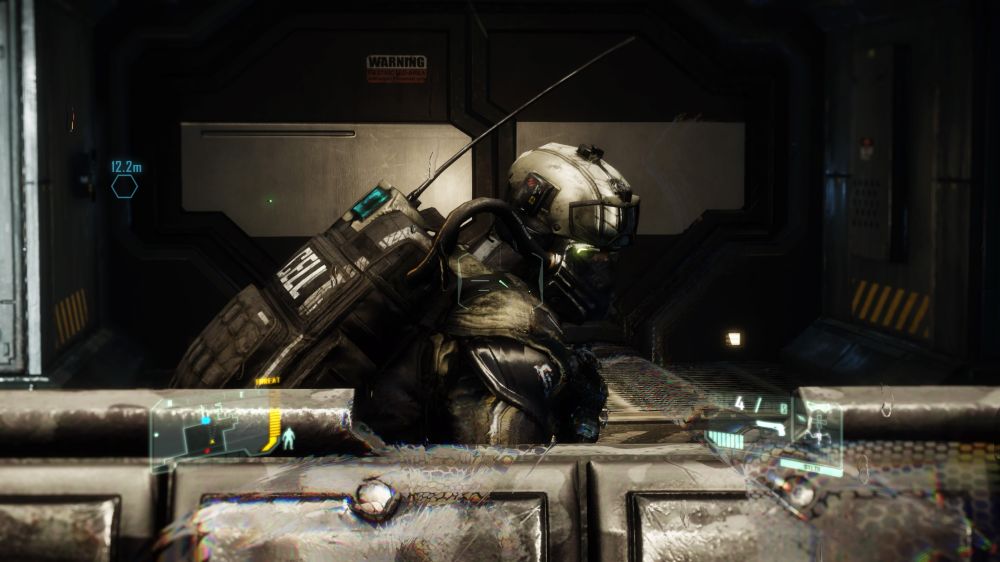Select the hexagon objective waypoint marker
1000x562 pixels.
coord(125,186)
